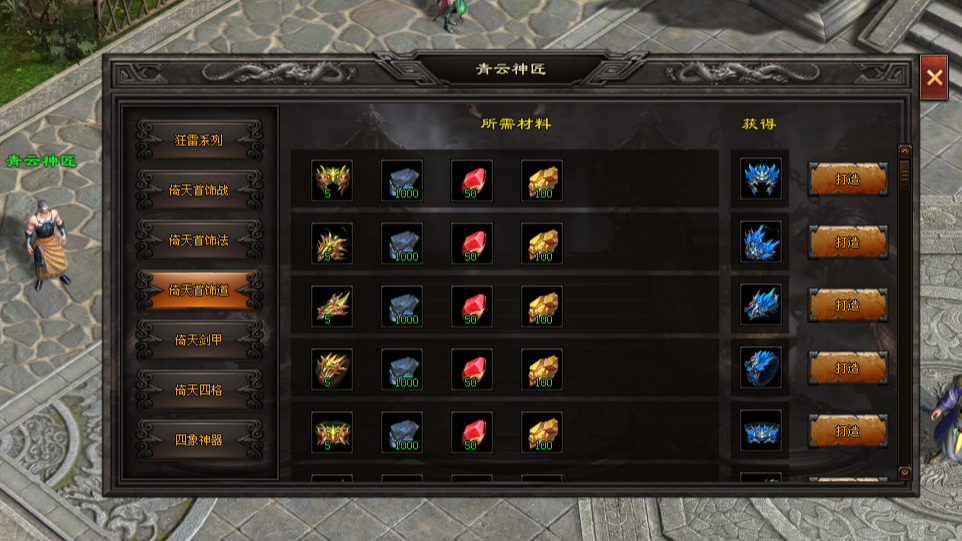Image resolution: width=962 pixels, height=541 pixels.
Task: Switch to the 倚天四格 category
Action: tap(199, 389)
